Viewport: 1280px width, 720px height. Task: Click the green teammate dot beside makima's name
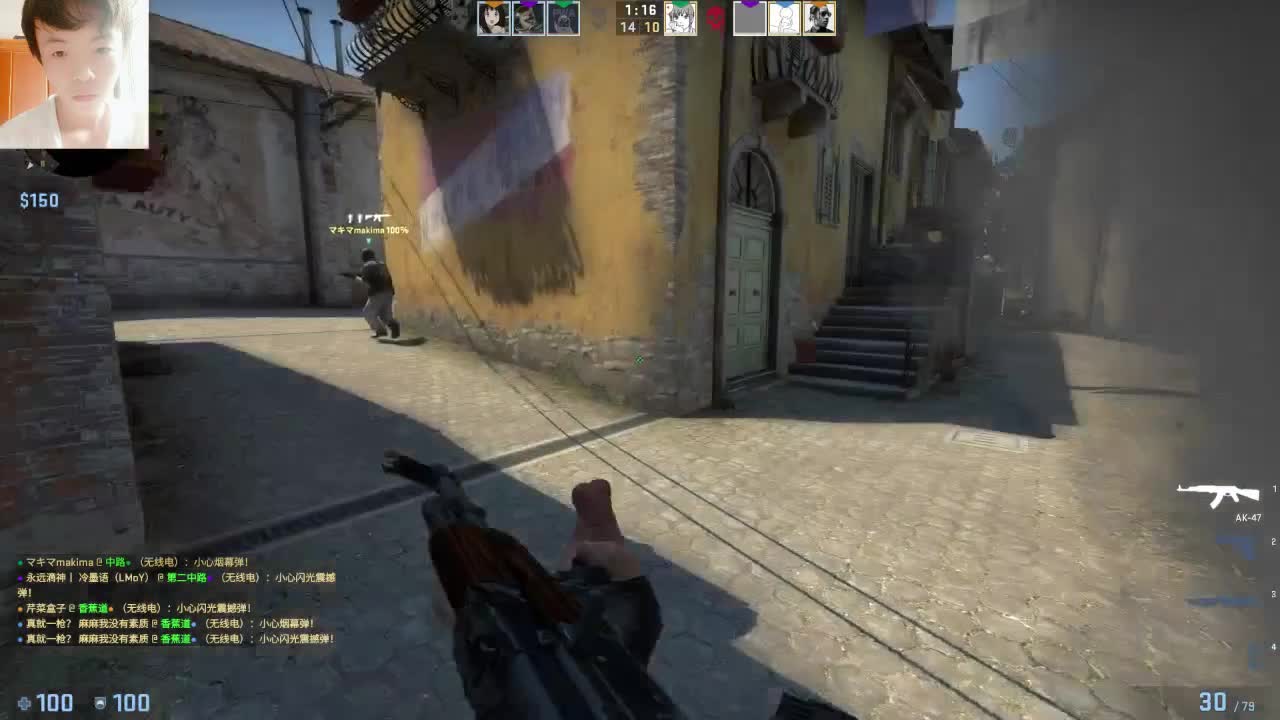(18, 560)
